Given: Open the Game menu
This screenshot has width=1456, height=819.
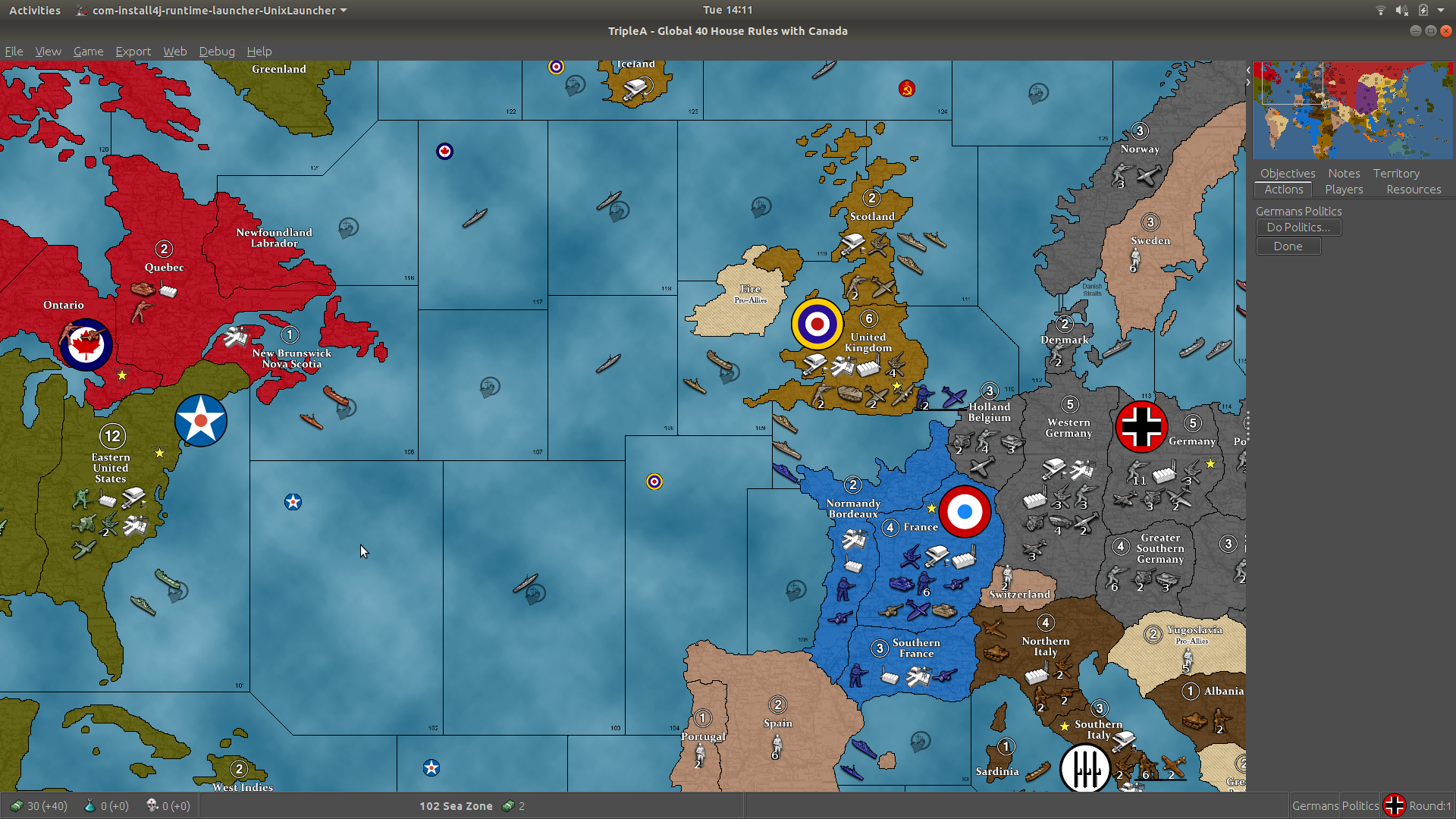Looking at the screenshot, I should point(88,51).
